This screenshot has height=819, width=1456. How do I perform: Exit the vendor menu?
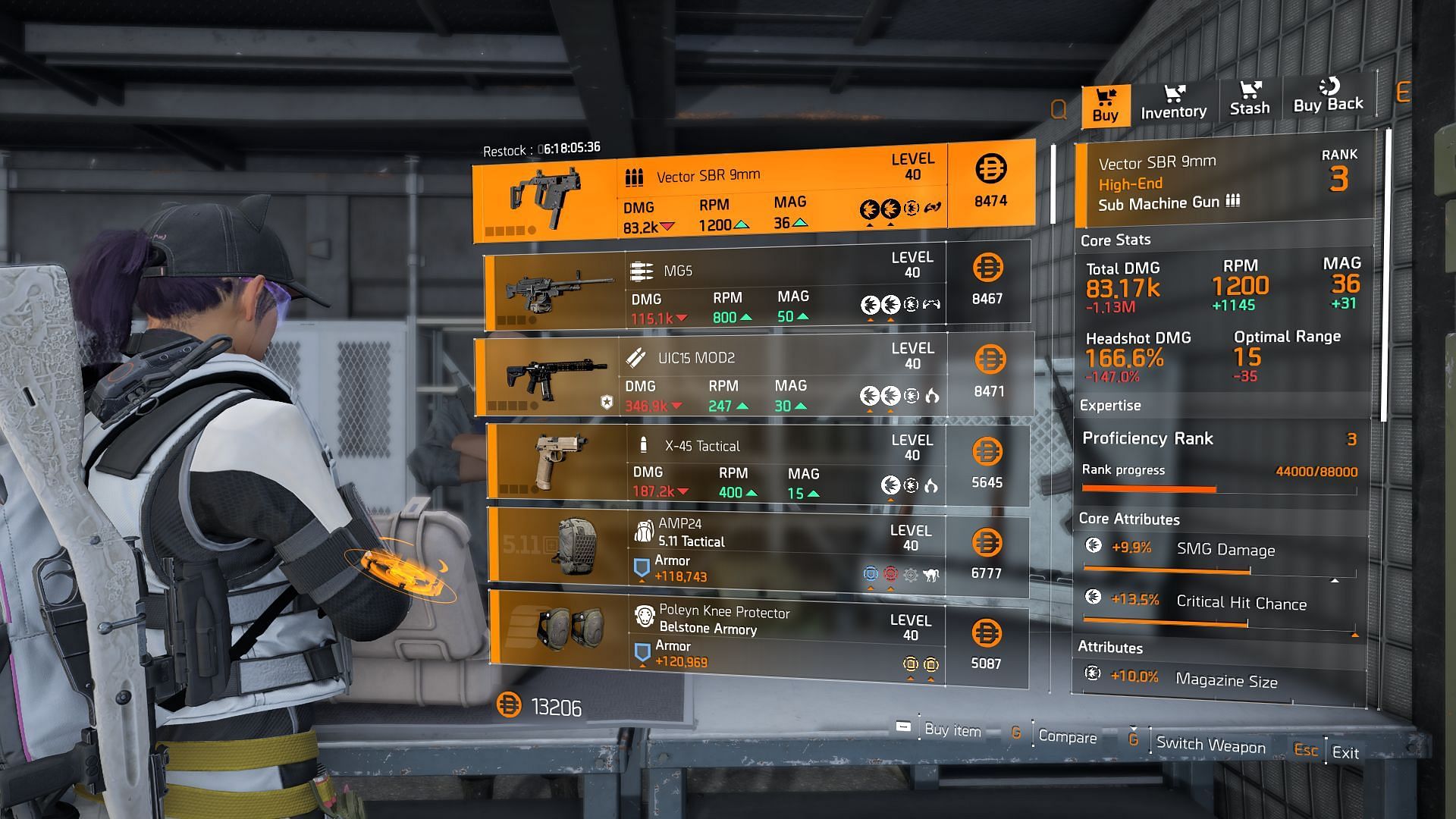pyautogui.click(x=1345, y=752)
